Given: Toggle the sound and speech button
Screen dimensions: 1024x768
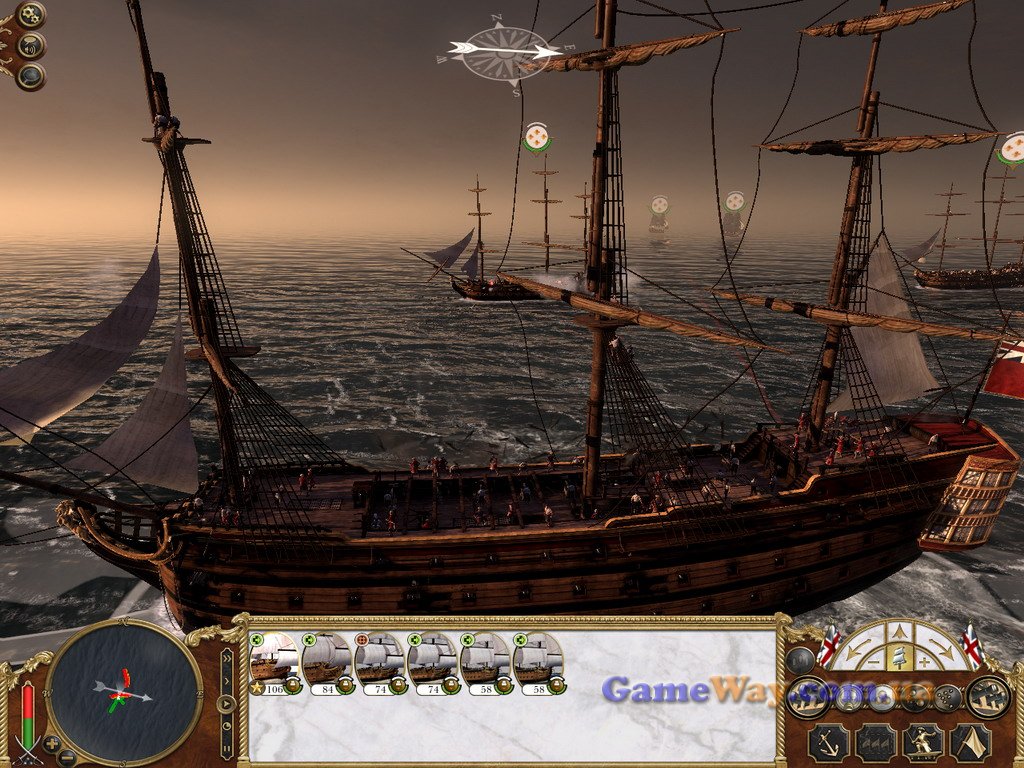Looking at the screenshot, I should (31, 45).
